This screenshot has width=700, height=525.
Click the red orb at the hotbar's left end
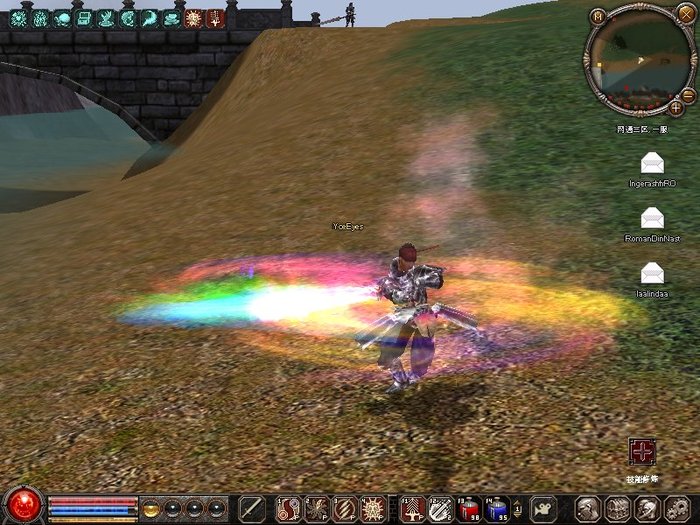click(23, 505)
